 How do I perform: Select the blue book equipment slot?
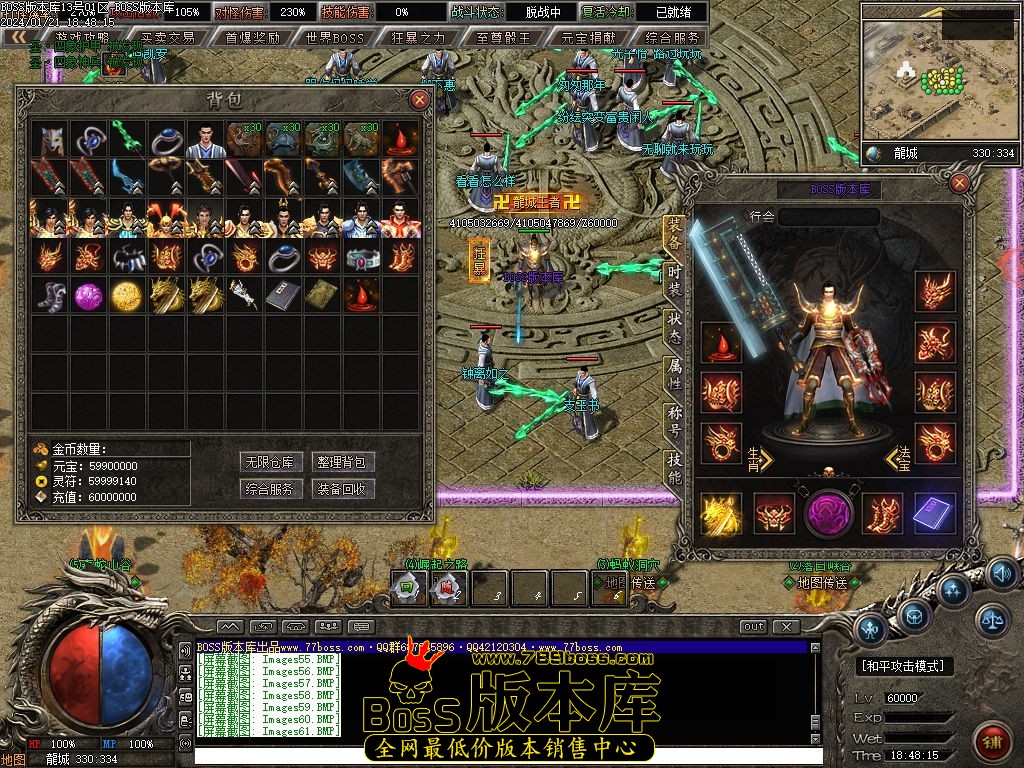[935, 514]
